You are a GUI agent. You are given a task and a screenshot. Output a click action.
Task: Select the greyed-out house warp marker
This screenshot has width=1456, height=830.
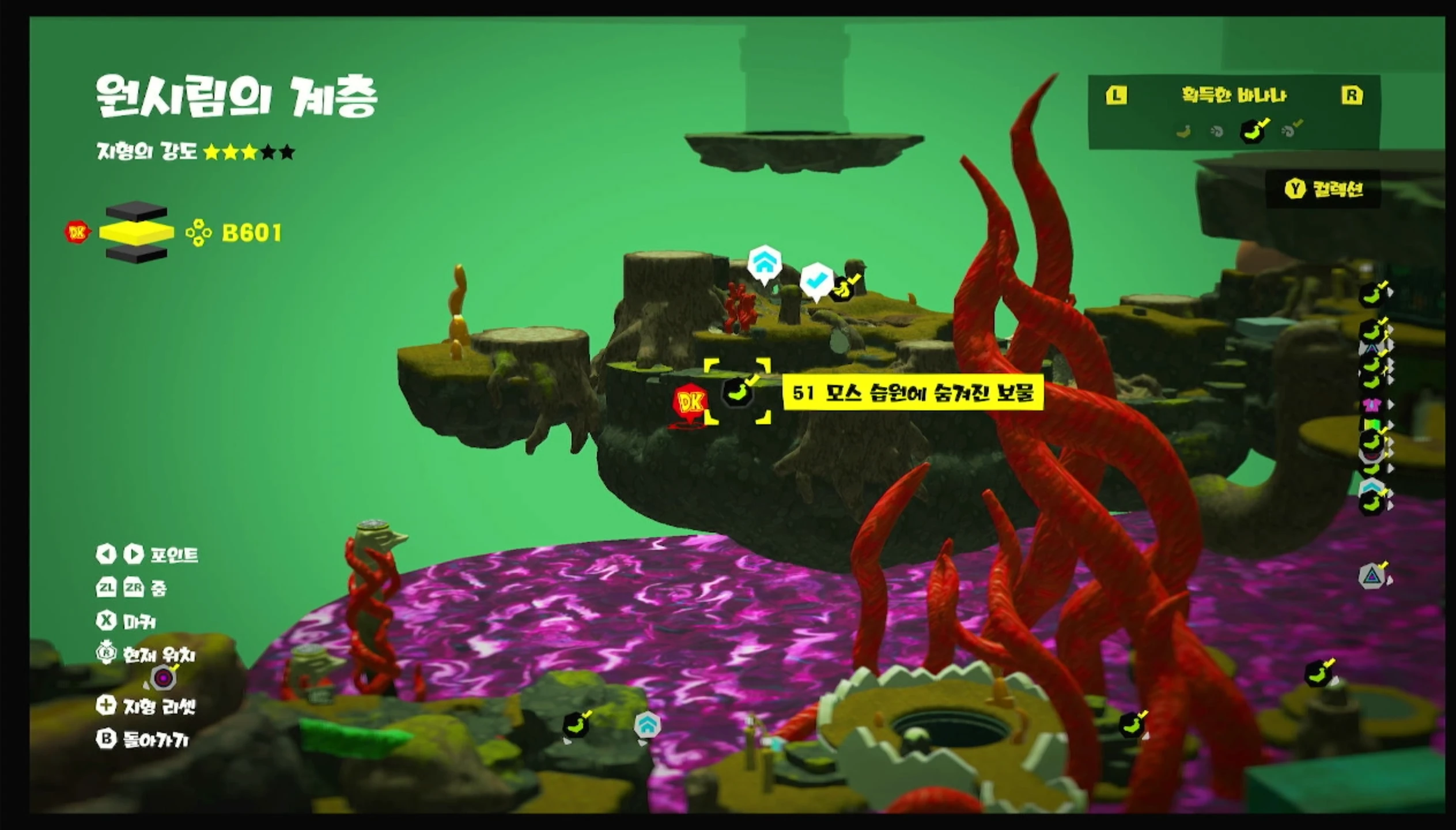(x=646, y=725)
